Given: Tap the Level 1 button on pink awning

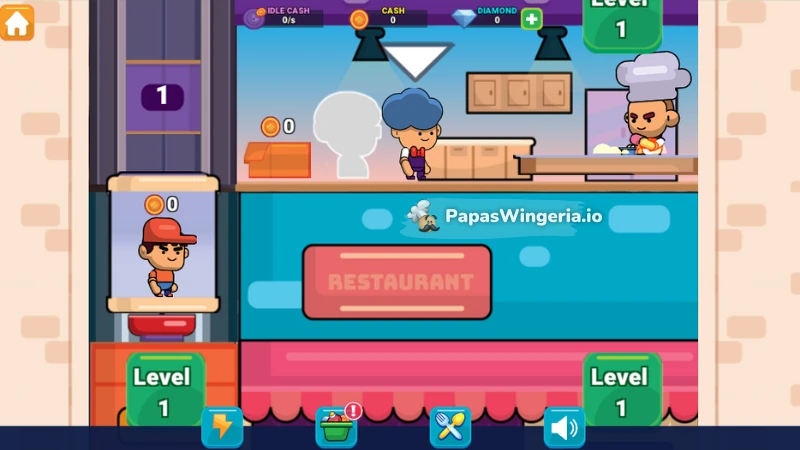Looking at the screenshot, I should [x=621, y=391].
